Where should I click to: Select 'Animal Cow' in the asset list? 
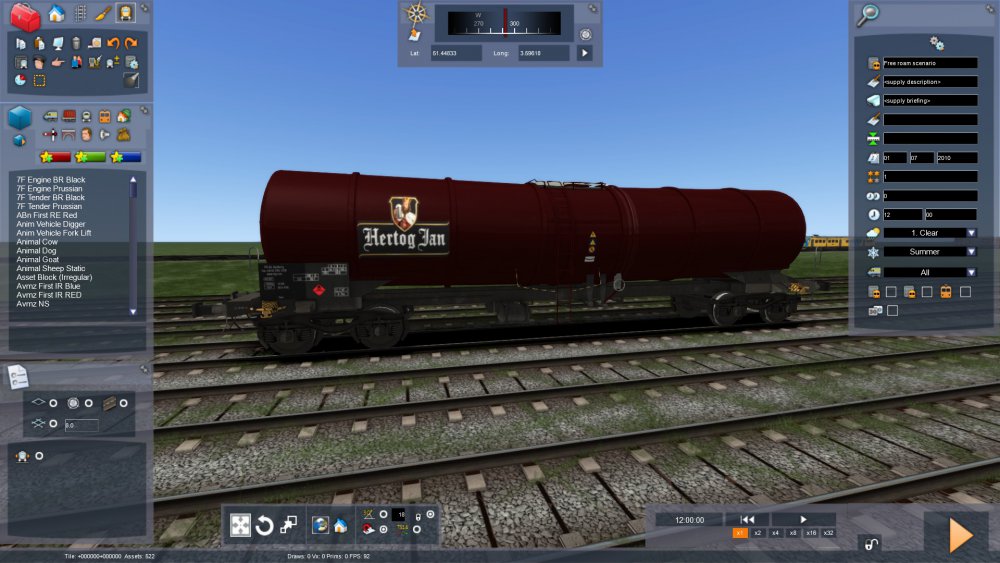(37, 242)
